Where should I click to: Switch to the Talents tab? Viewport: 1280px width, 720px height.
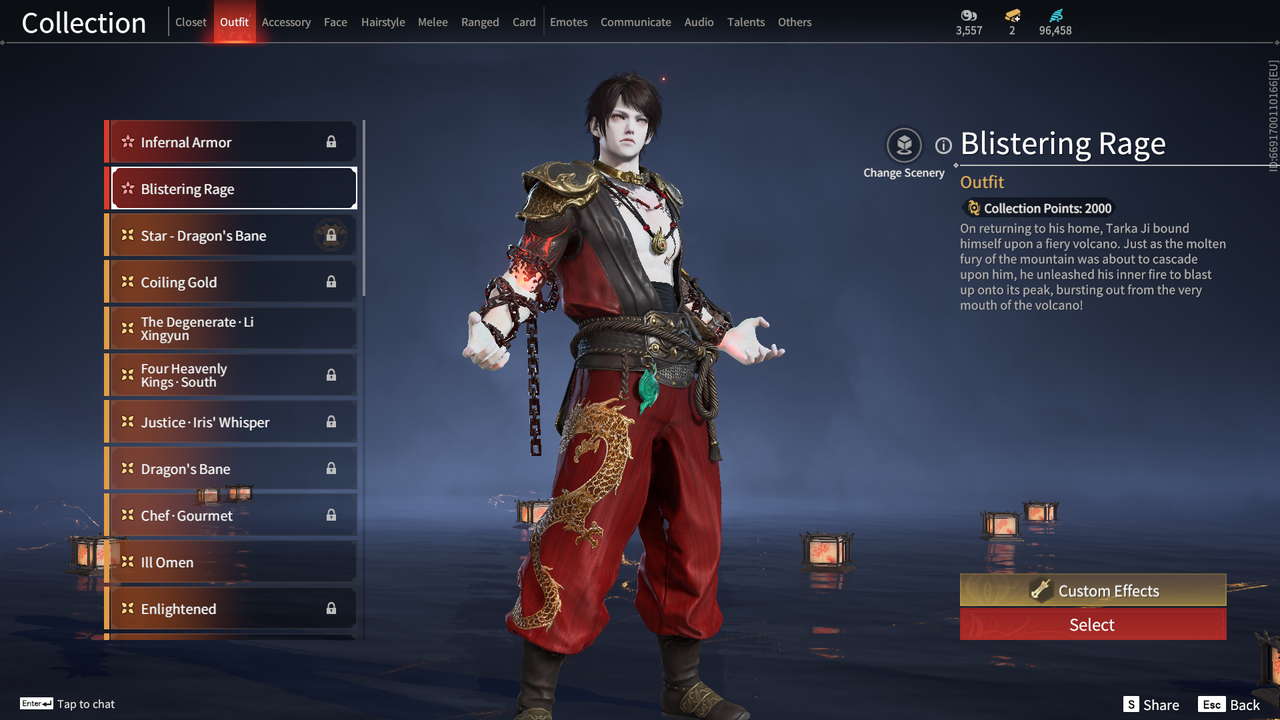tap(746, 22)
